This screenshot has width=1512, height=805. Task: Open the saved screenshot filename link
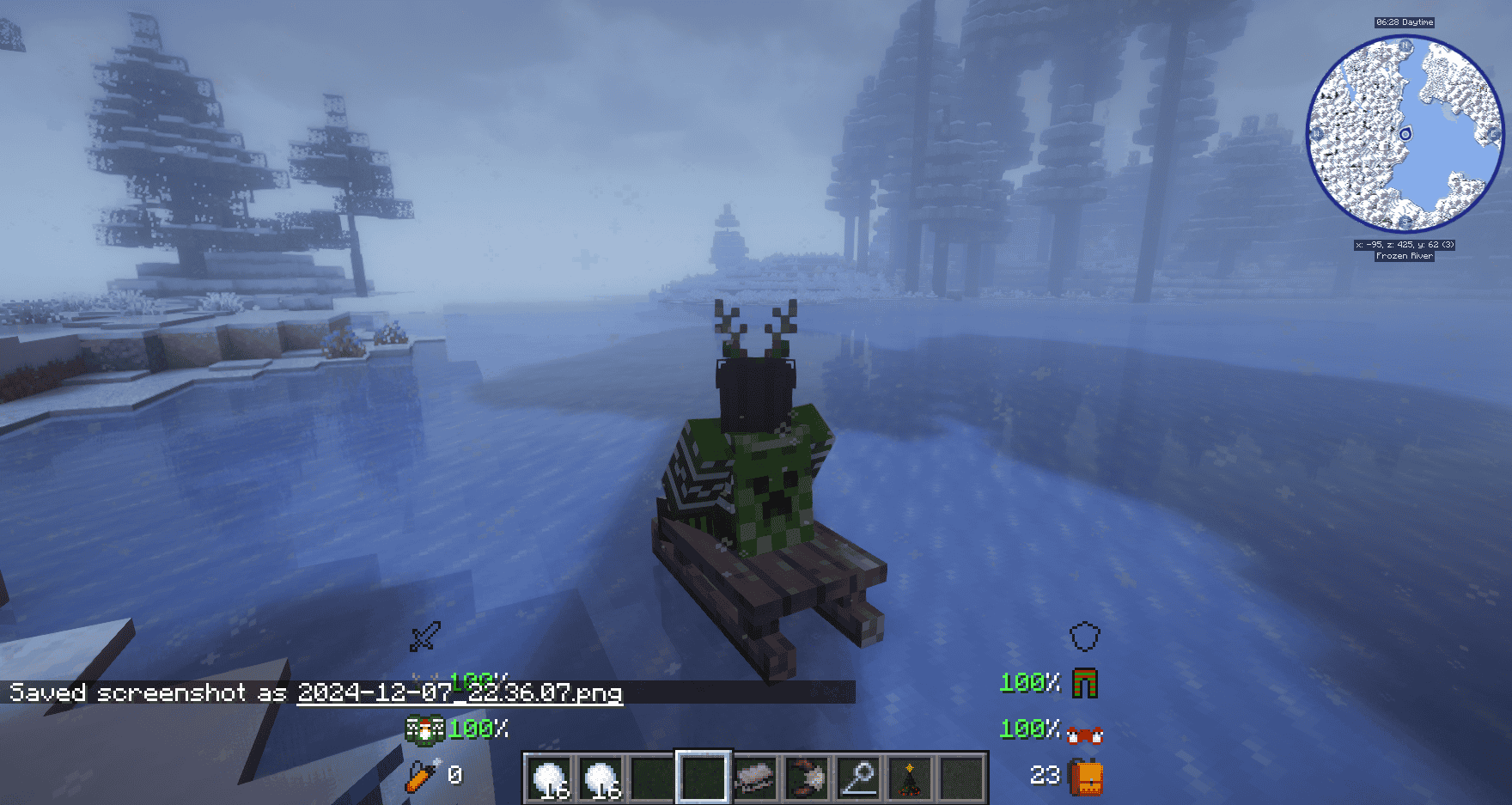tap(460, 692)
